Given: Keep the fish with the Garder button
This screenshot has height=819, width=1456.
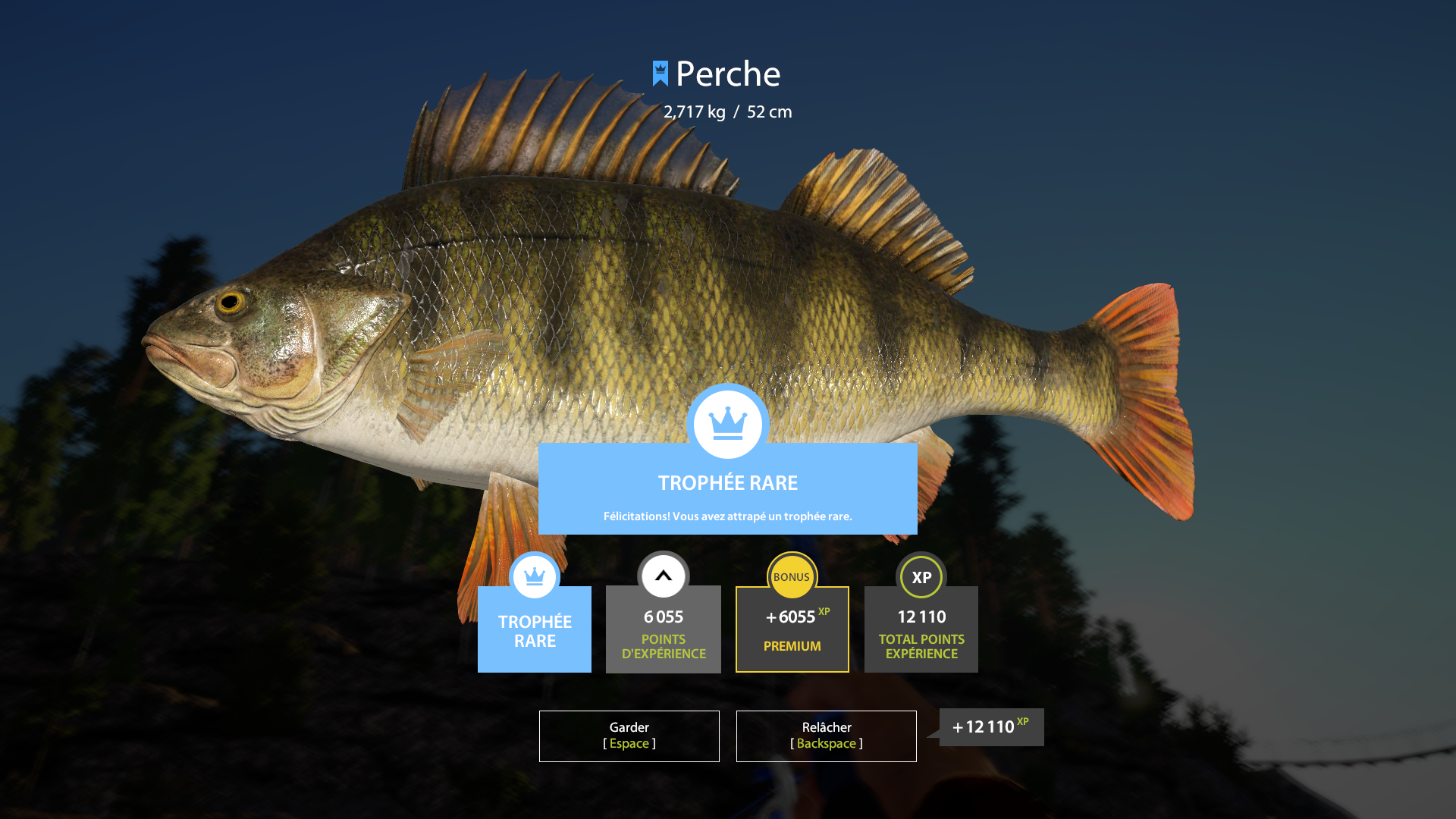Looking at the screenshot, I should pyautogui.click(x=629, y=736).
